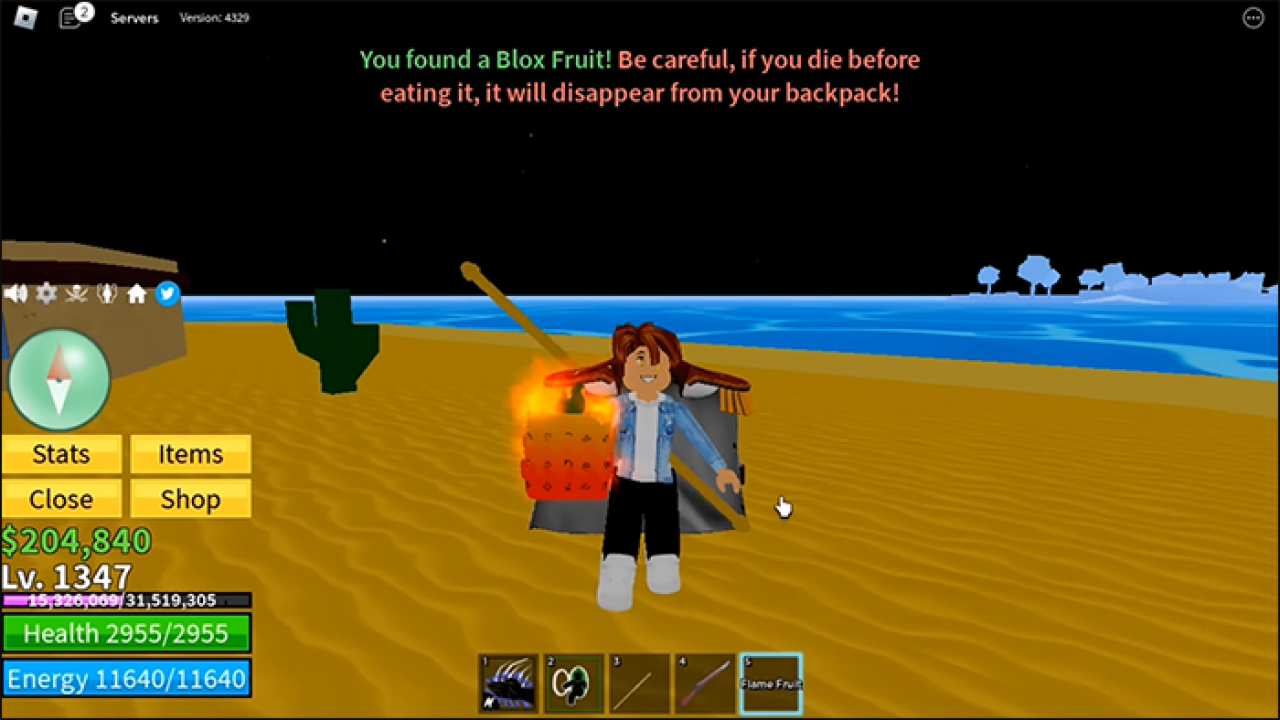Click the purple experience progress bar
This screenshot has width=1280, height=720.
coord(127,599)
